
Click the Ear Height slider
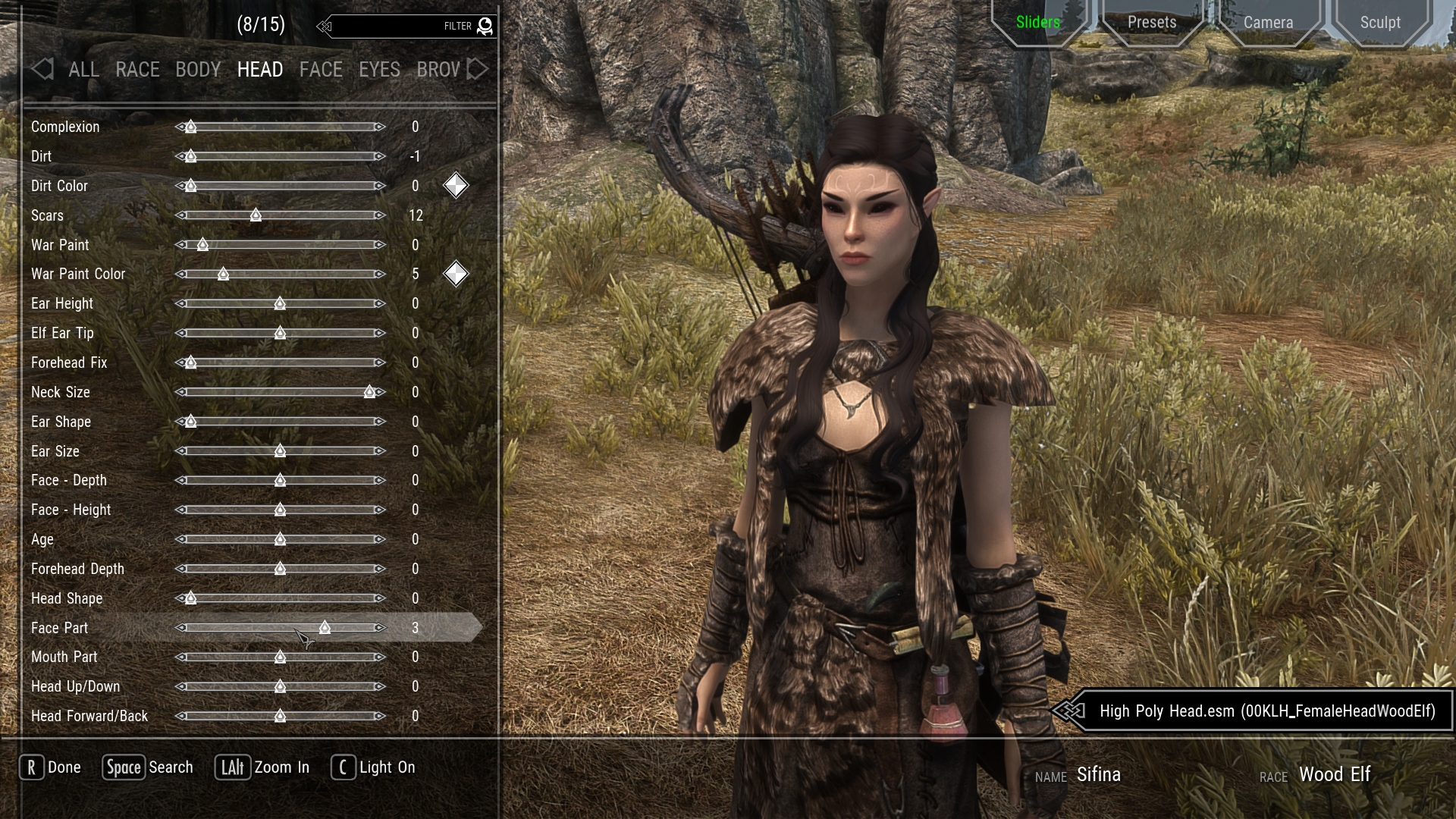pyautogui.click(x=281, y=303)
